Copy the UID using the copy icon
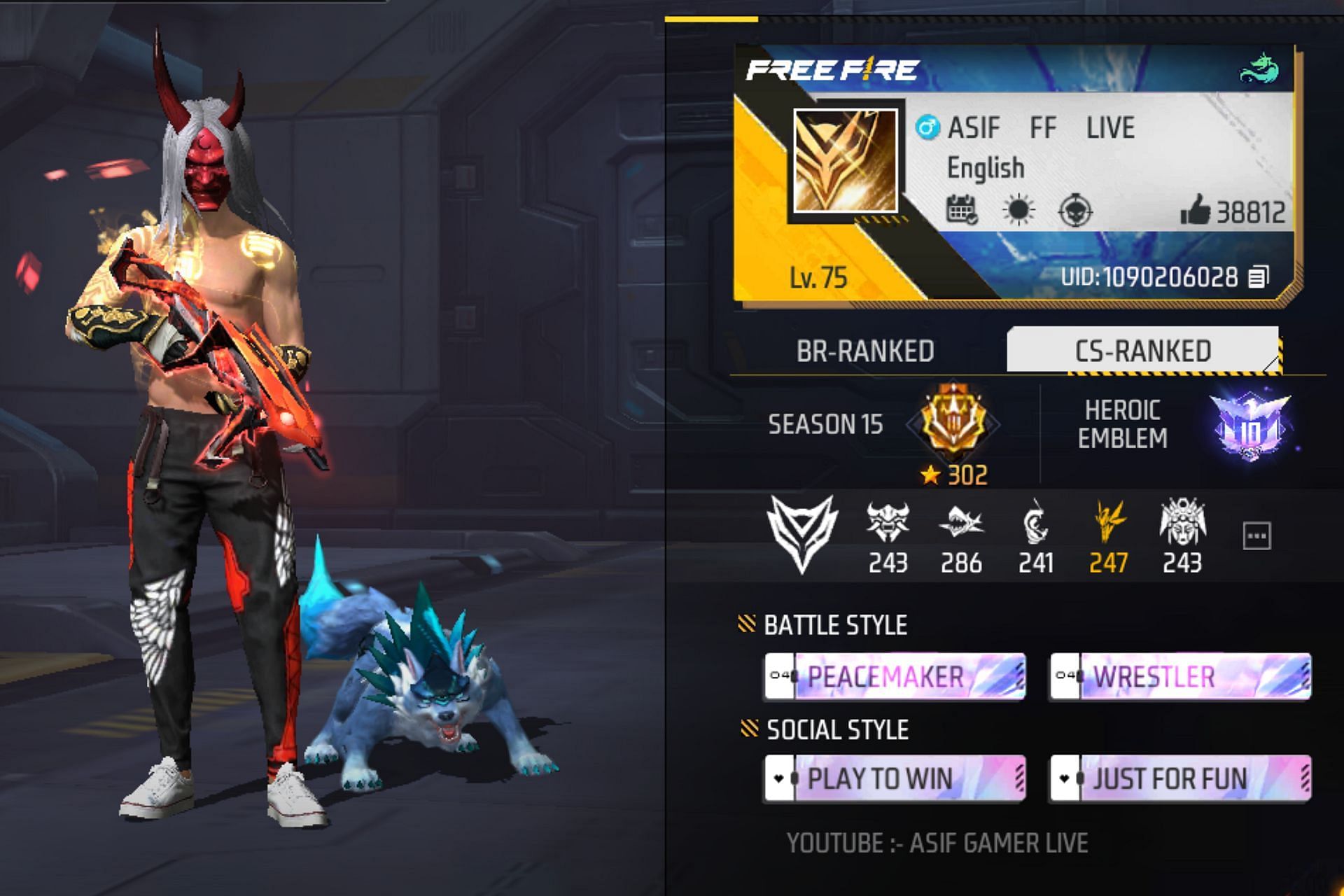Viewport: 1344px width, 896px height. pyautogui.click(x=1258, y=277)
